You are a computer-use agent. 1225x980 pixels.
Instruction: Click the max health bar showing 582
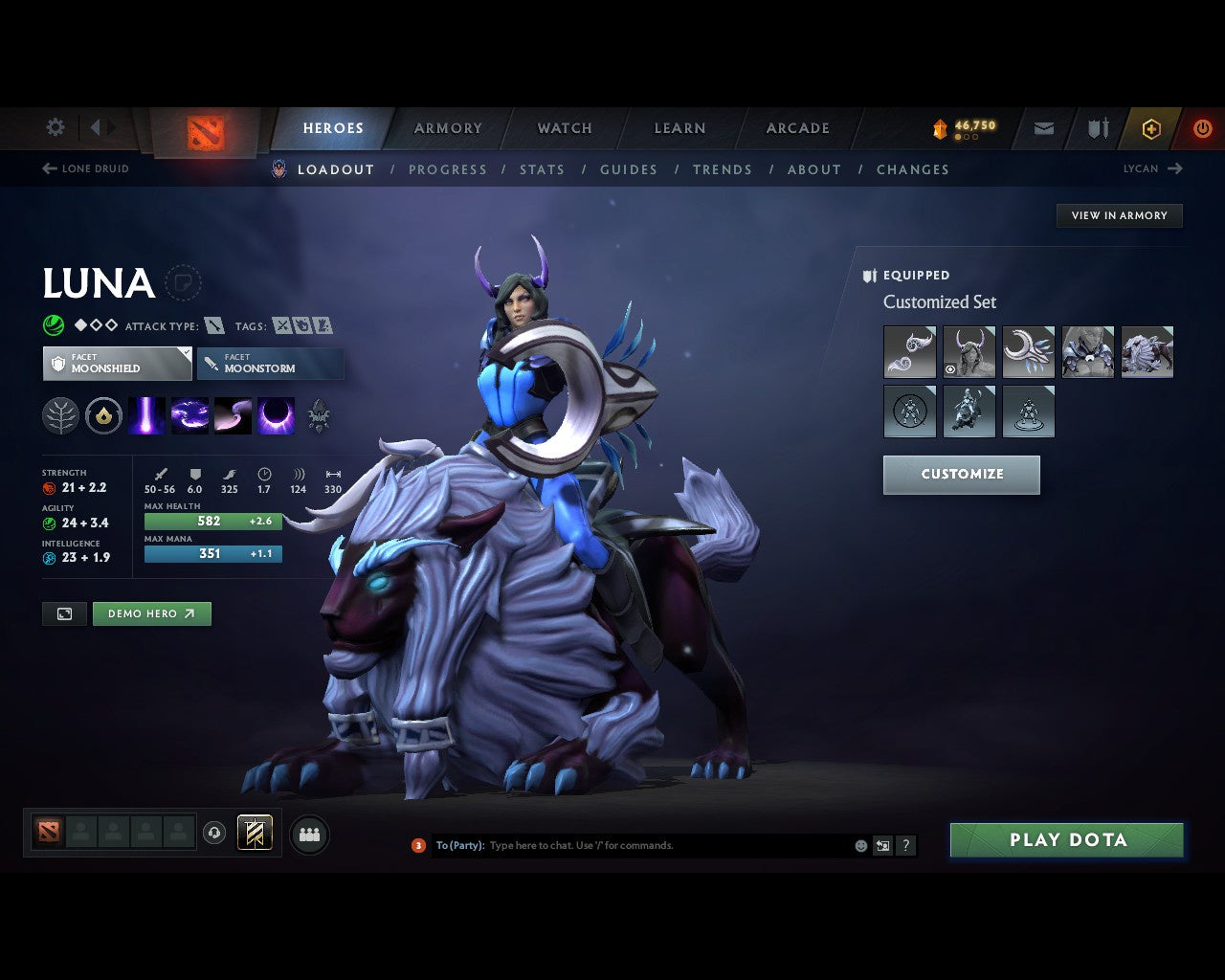click(212, 521)
